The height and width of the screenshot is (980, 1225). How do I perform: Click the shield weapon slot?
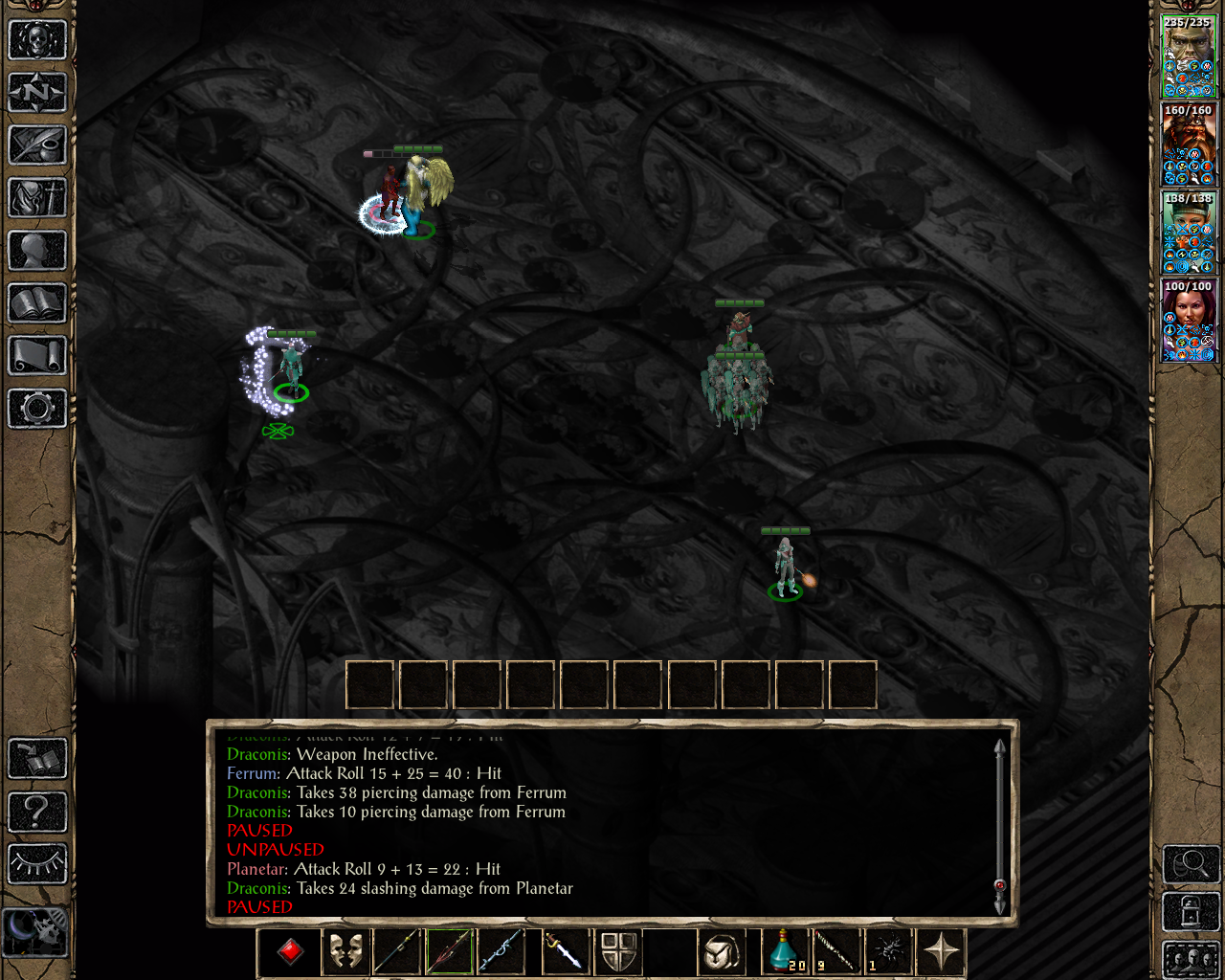click(618, 952)
